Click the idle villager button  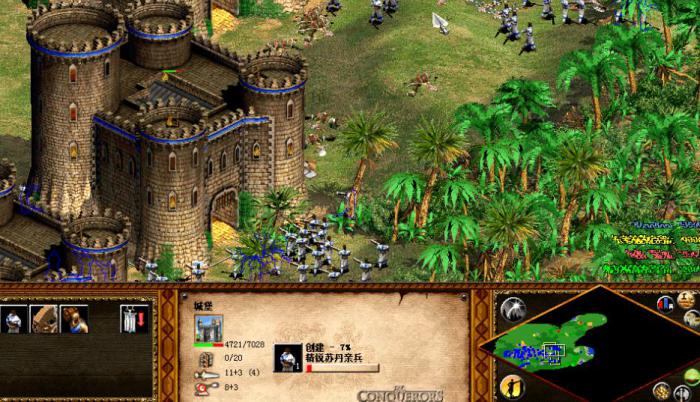(x=512, y=386)
